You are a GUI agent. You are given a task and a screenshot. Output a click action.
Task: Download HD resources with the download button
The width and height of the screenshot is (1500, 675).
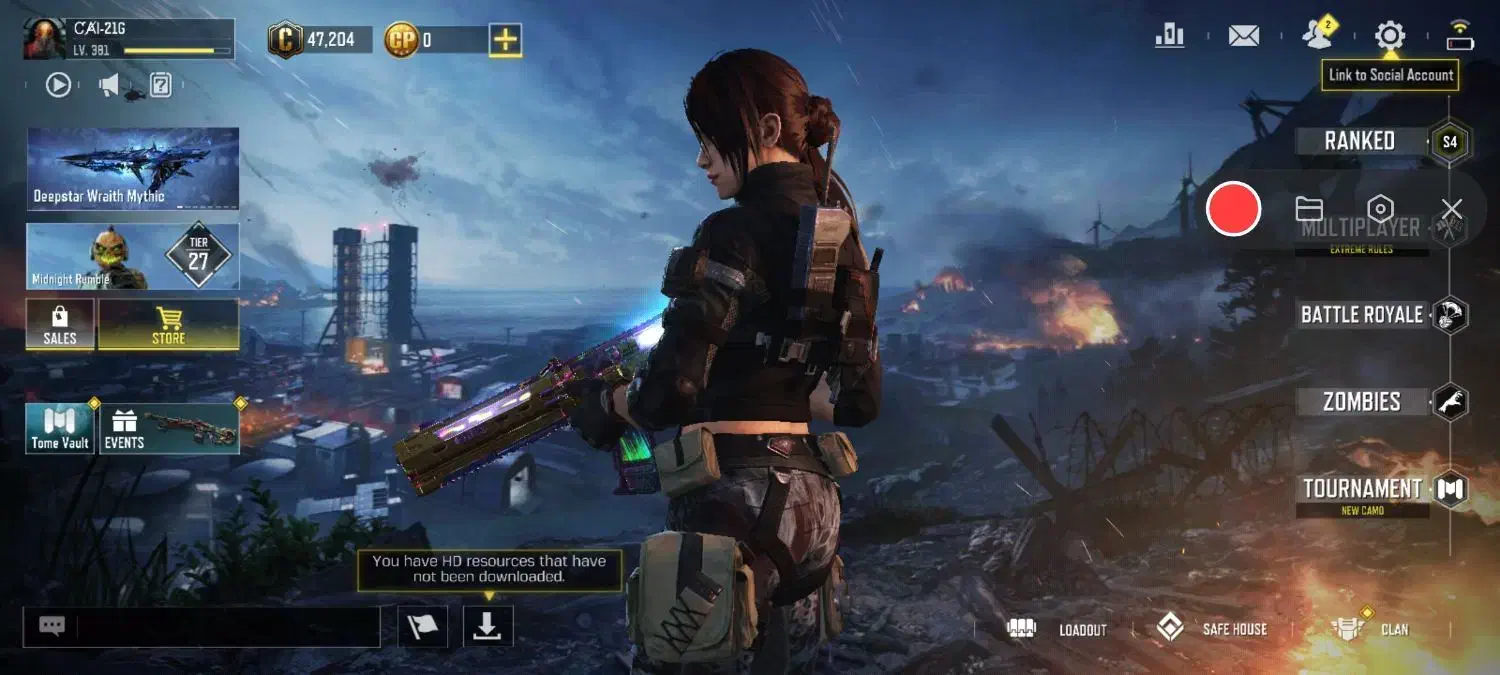click(488, 626)
